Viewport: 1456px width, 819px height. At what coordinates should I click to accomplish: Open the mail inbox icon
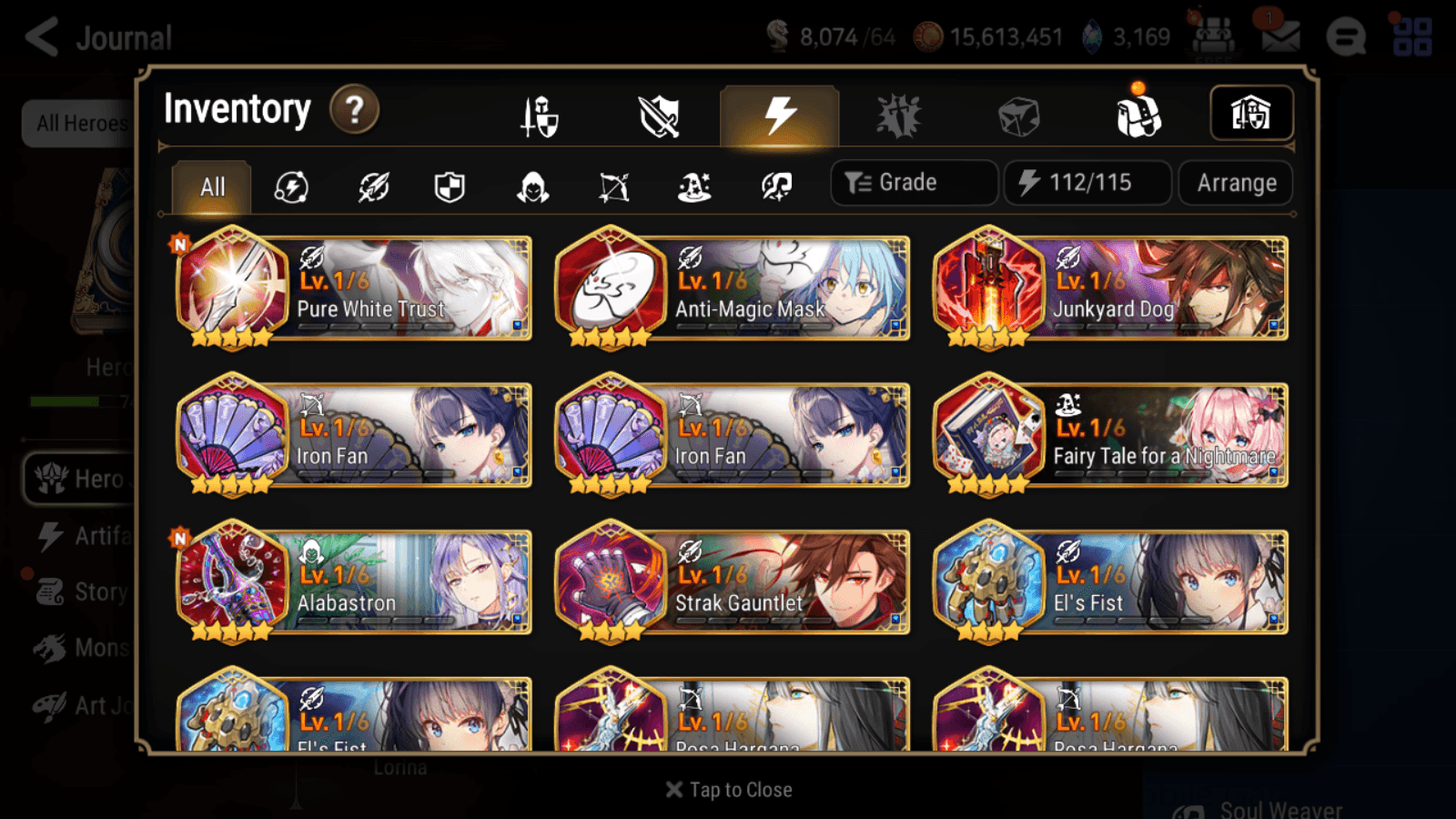click(1282, 36)
